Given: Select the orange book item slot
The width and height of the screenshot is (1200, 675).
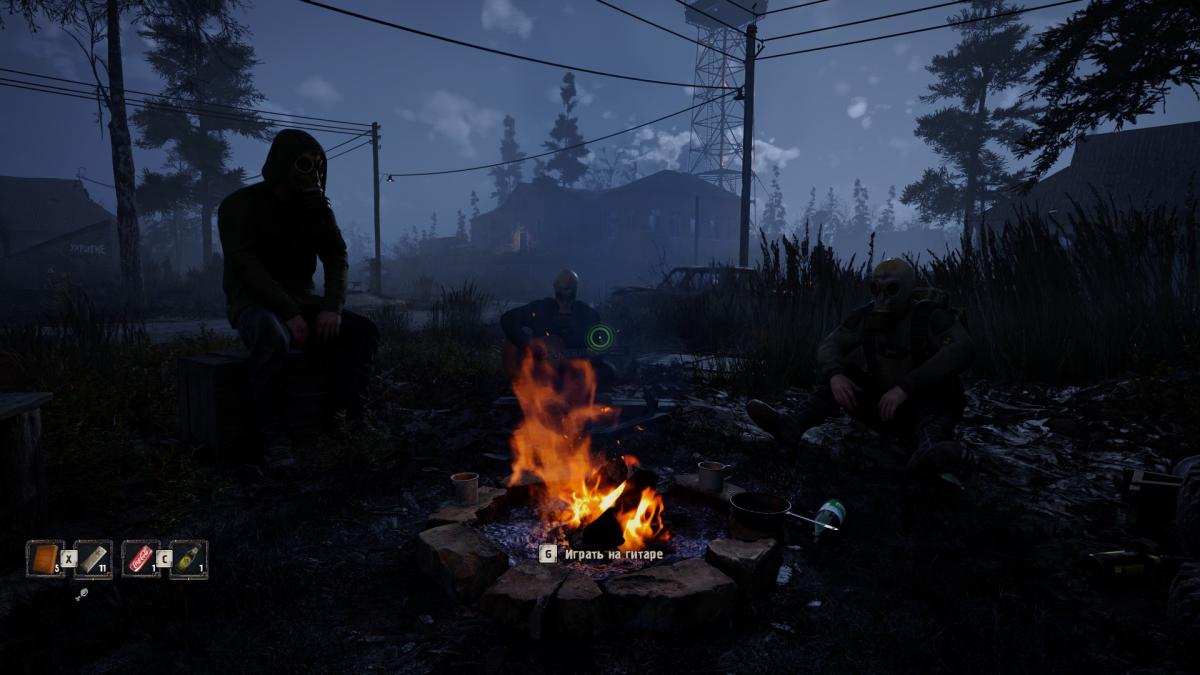Looking at the screenshot, I should click(45, 558).
